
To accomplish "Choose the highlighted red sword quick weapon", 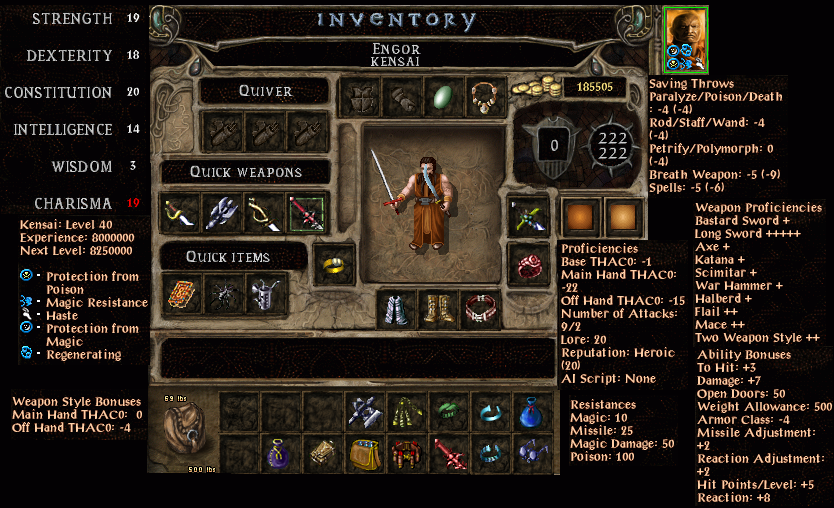I will click(307, 212).
